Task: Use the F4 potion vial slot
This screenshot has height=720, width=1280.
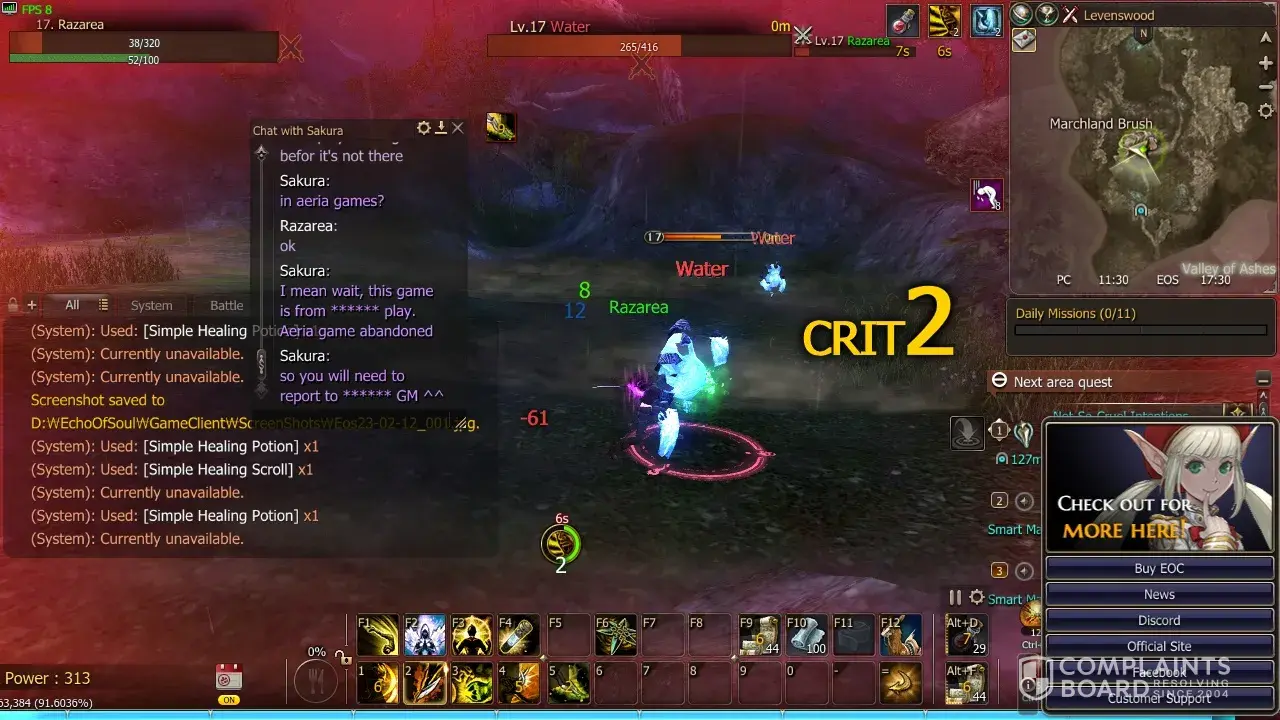Action: pos(519,636)
